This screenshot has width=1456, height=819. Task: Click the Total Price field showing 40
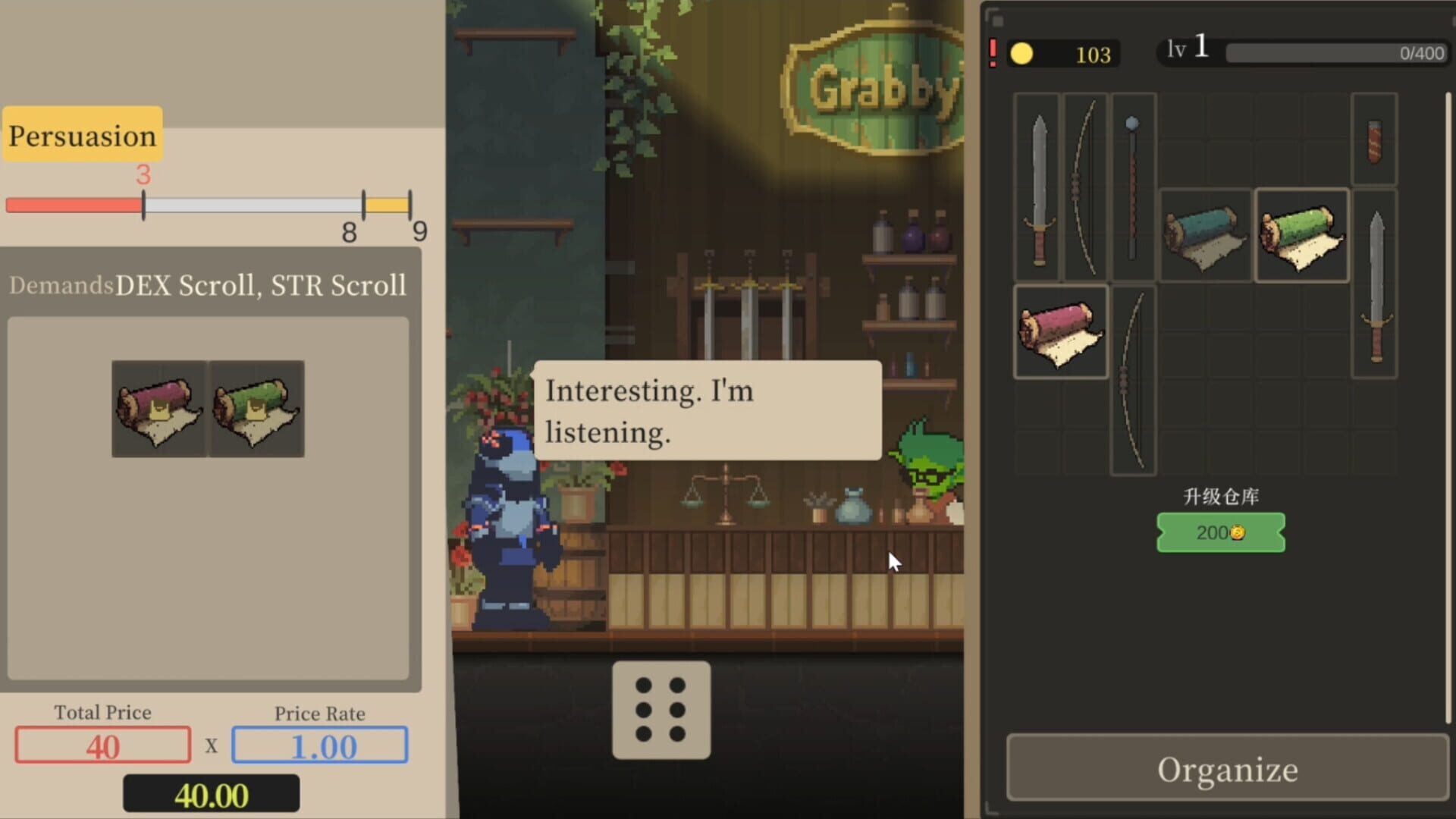point(102,745)
